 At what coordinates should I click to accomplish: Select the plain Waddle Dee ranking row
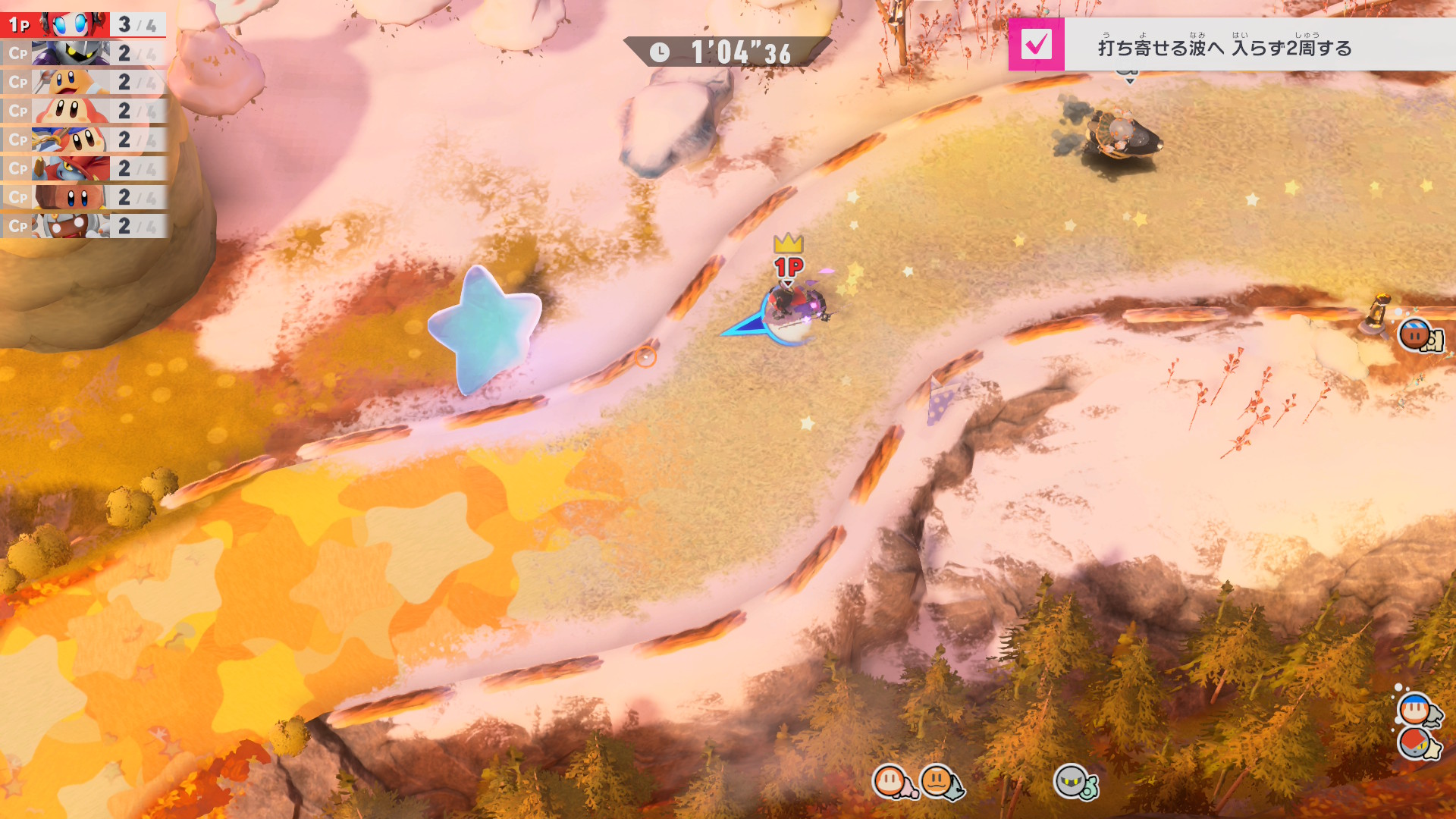(x=83, y=111)
